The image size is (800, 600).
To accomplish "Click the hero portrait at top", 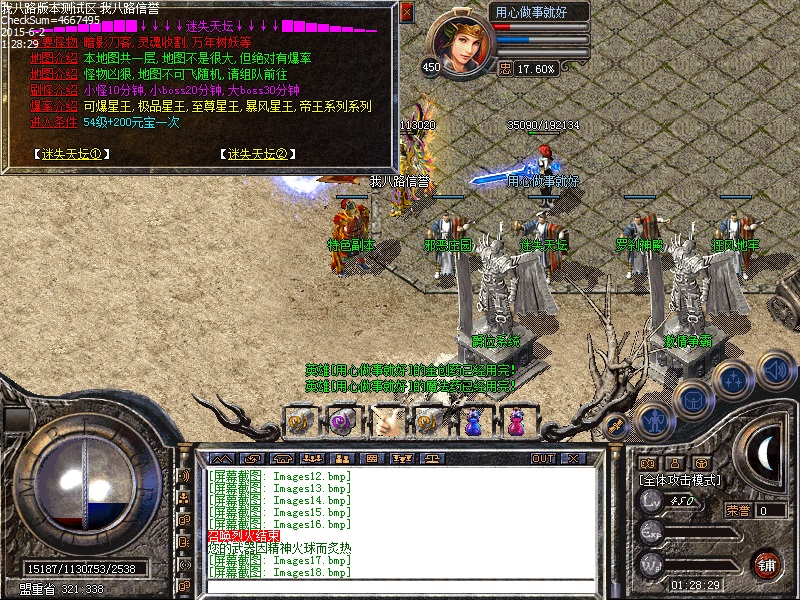I will point(460,41).
